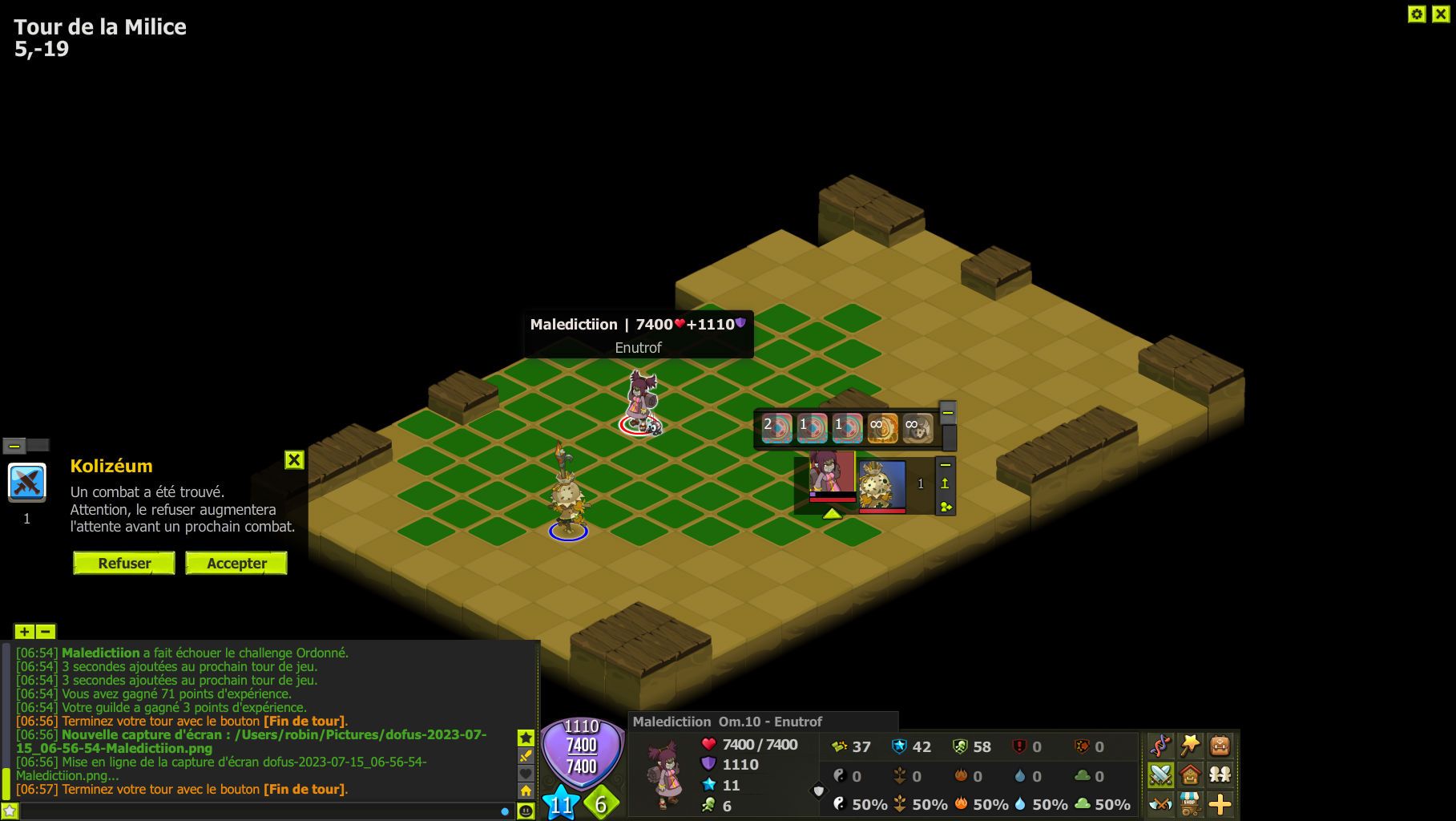1456x821 pixels.
Task: Open the yellow star quests icon
Action: pyautogui.click(x=1189, y=744)
